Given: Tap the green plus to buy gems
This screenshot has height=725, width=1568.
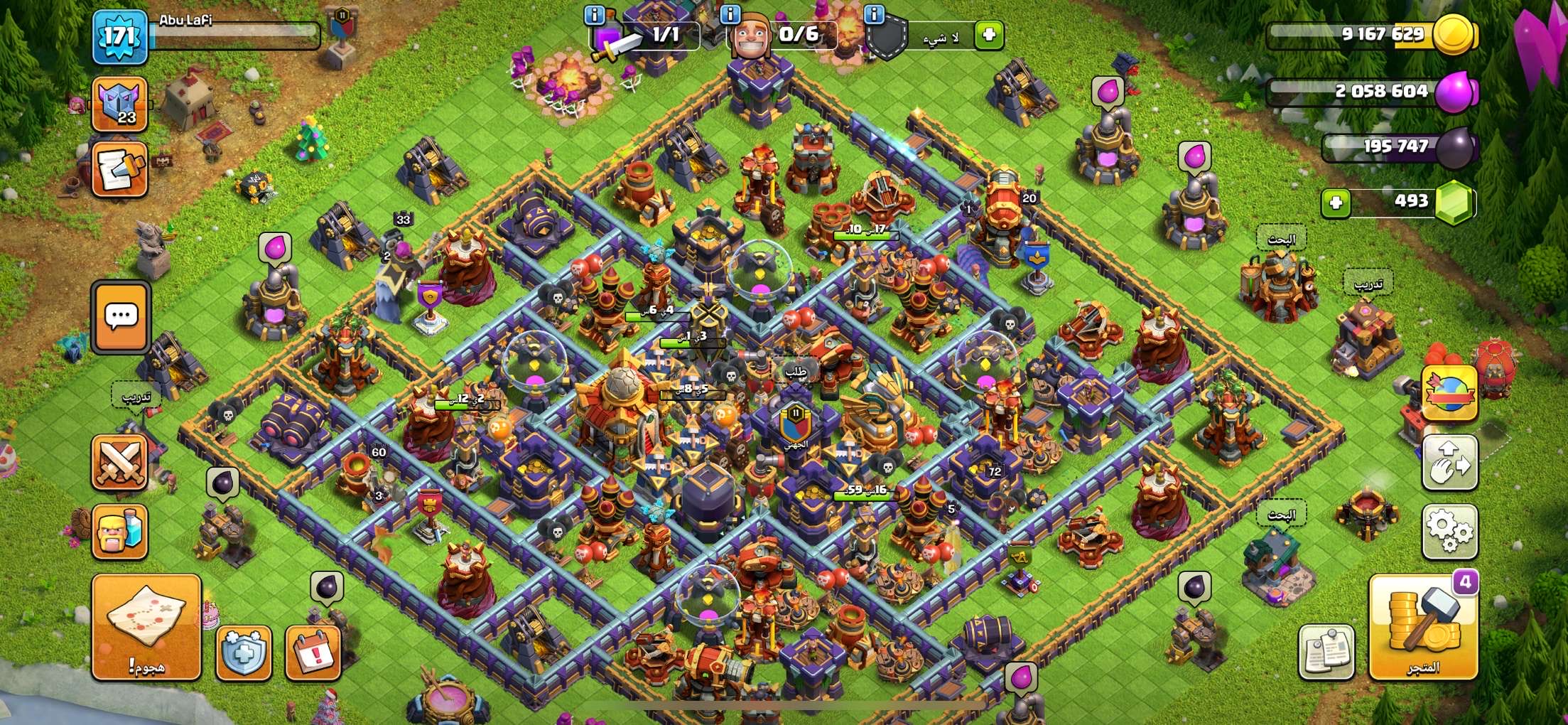Looking at the screenshot, I should click(x=1336, y=203).
